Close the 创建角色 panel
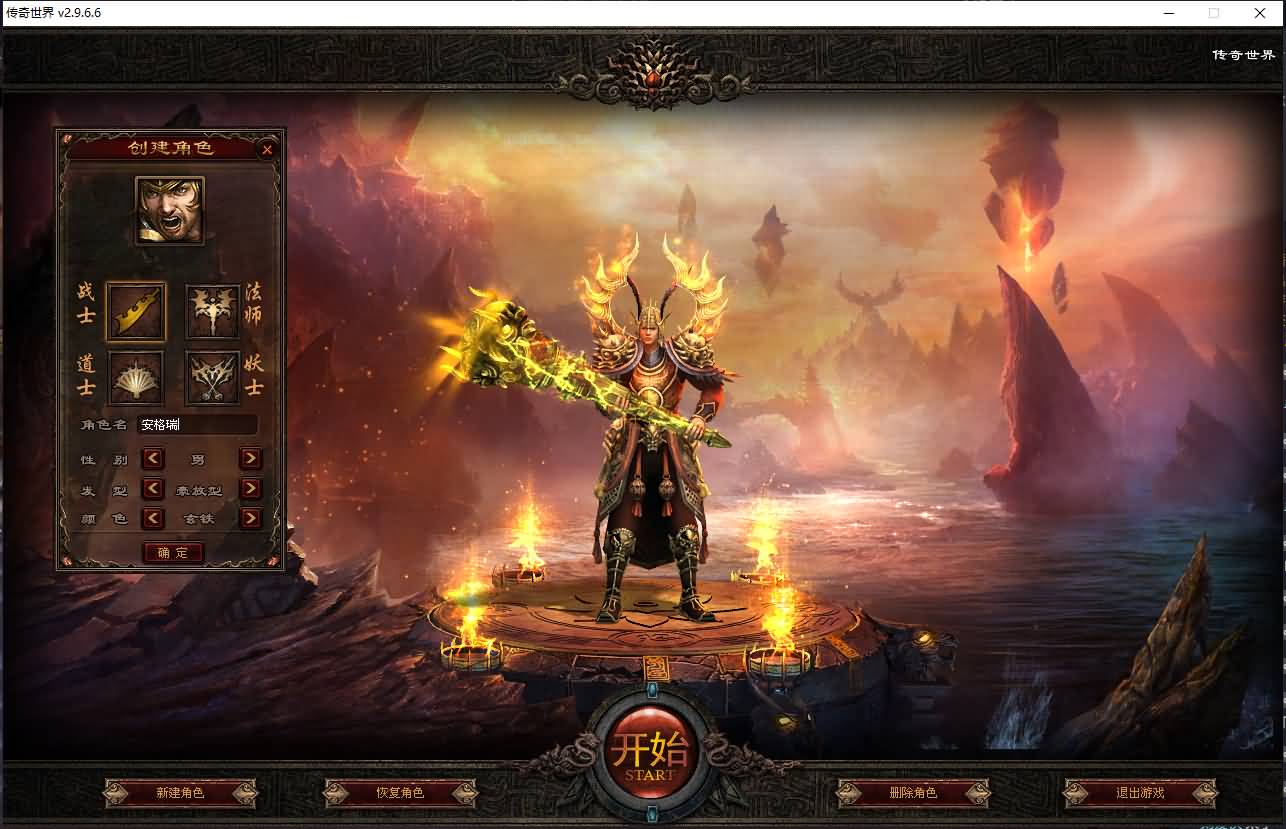The width and height of the screenshot is (1286, 829). (265, 149)
